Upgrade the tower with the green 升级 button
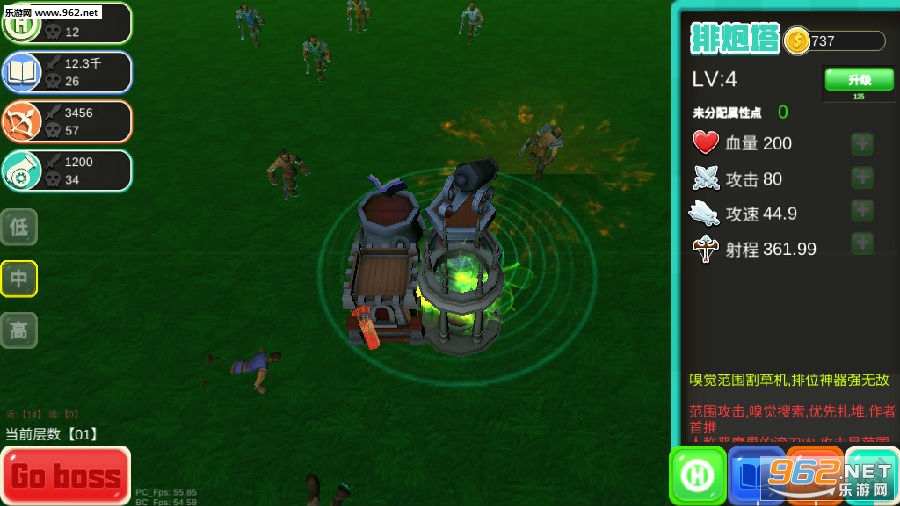Image resolution: width=900 pixels, height=506 pixels. [x=859, y=81]
